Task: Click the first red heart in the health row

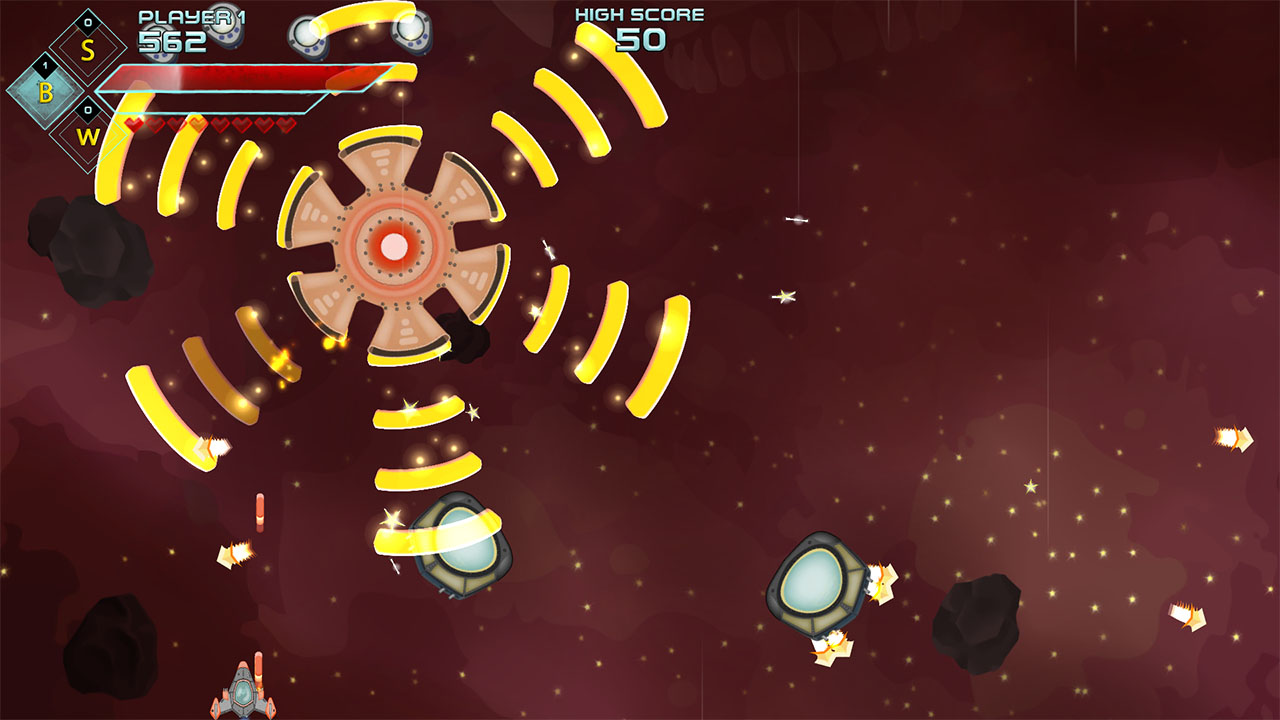Action: [x=132, y=126]
